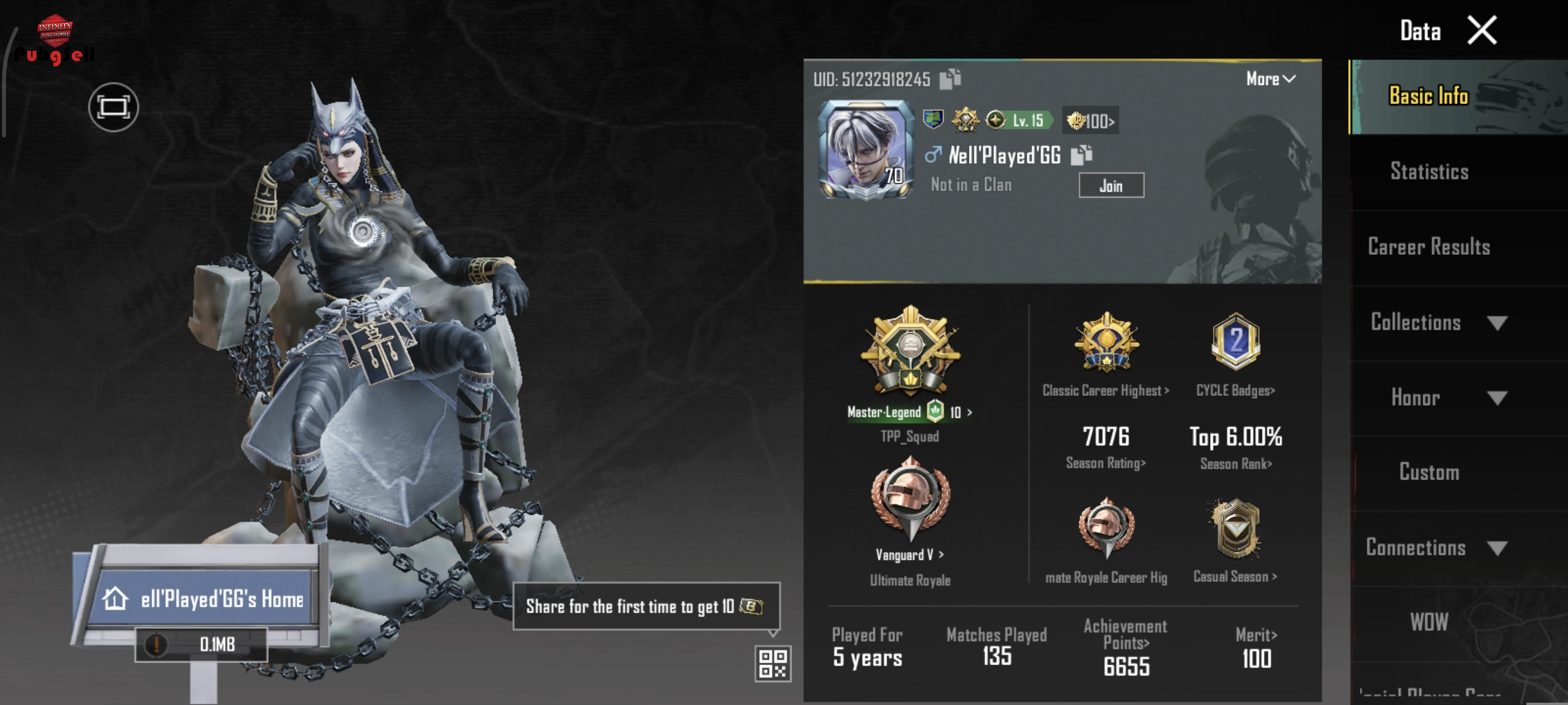Show the QR code

pos(772,663)
